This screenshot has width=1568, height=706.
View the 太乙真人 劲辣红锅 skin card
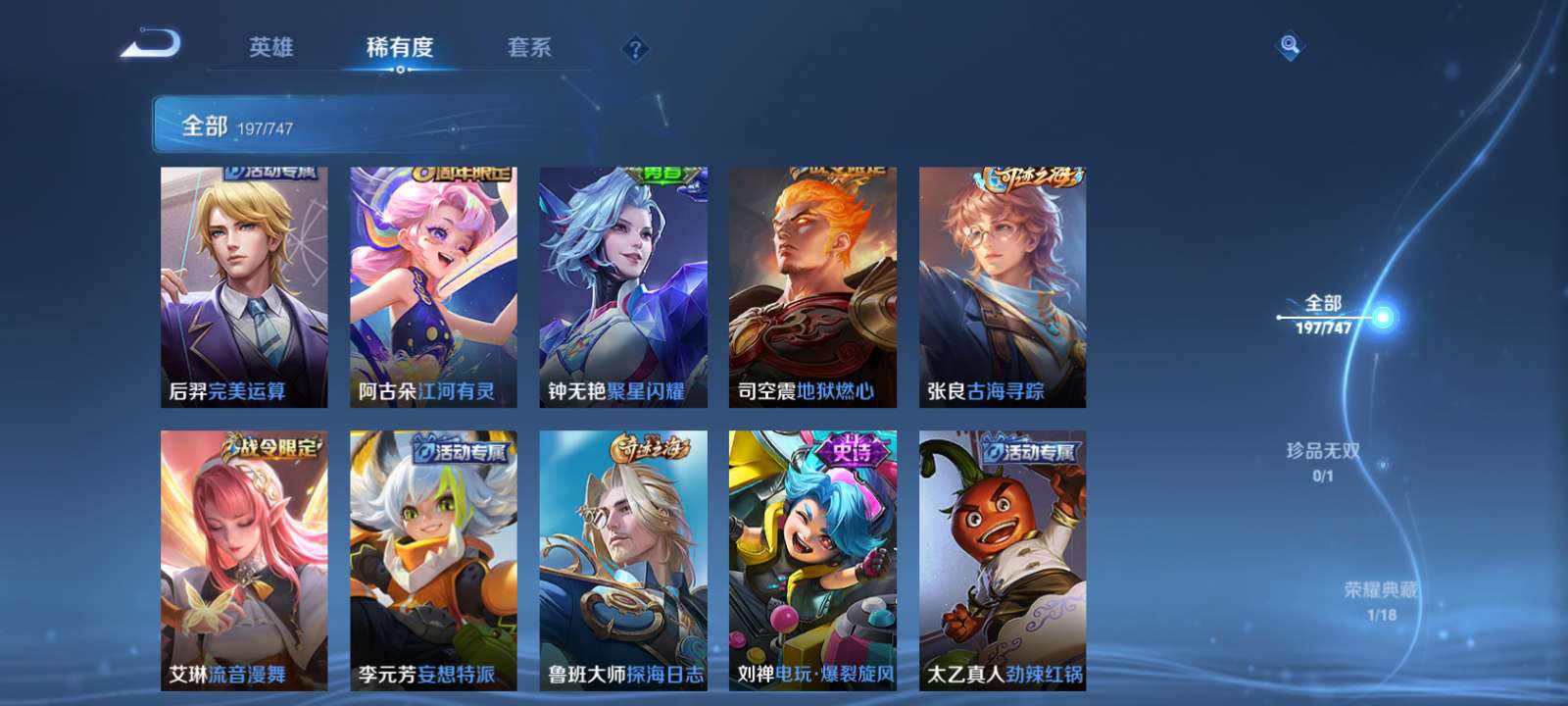(x=1002, y=560)
